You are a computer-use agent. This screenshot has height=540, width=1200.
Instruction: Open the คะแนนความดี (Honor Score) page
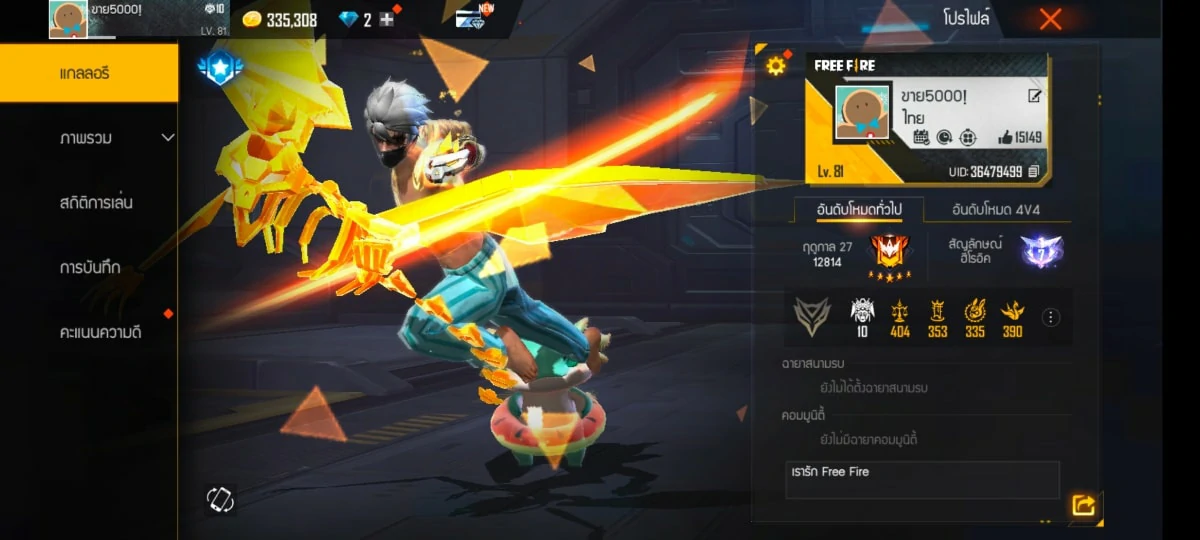100,332
